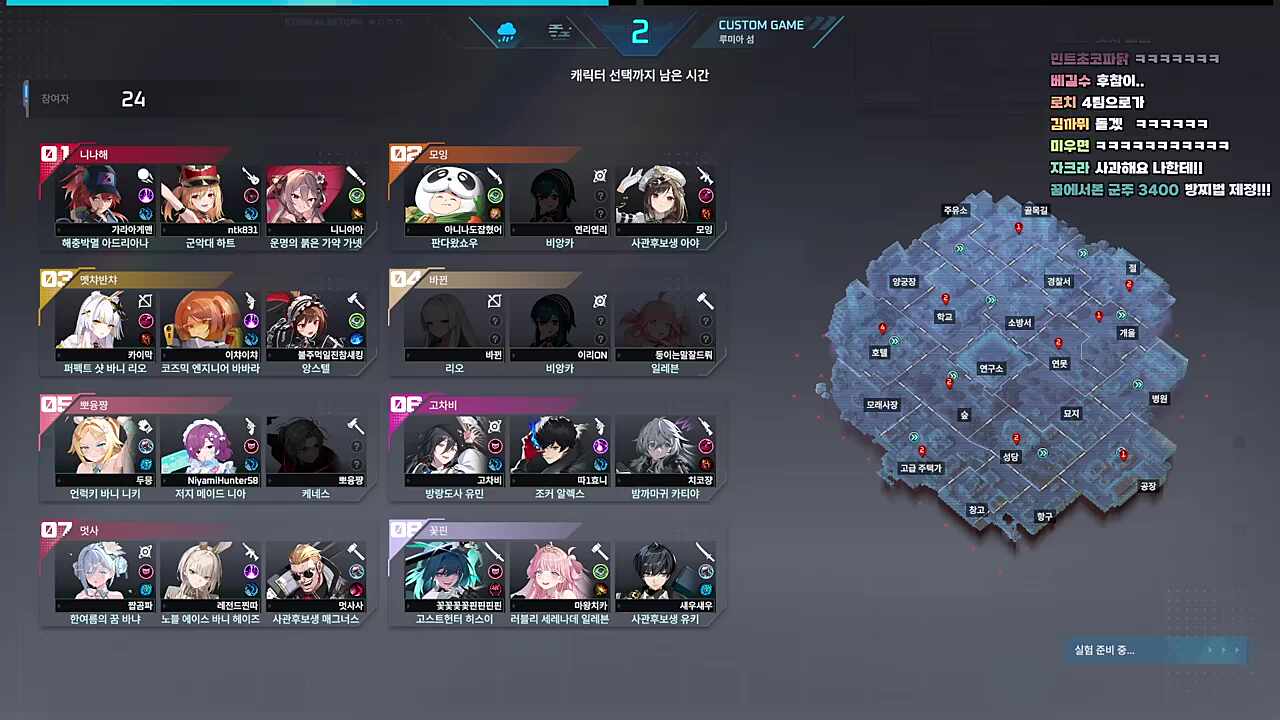Screen dimensions: 1280x720
Task: Expand the arrows beside 실험 준비 중
Action: (x=1223, y=650)
